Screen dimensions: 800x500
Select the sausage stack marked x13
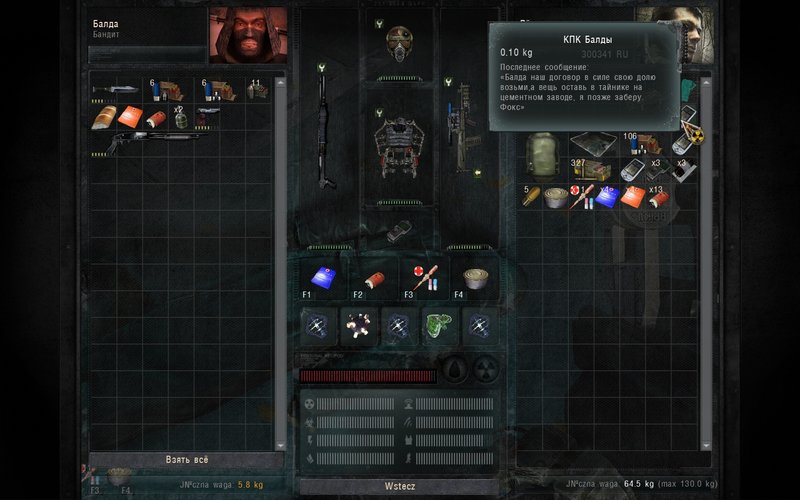pos(658,196)
